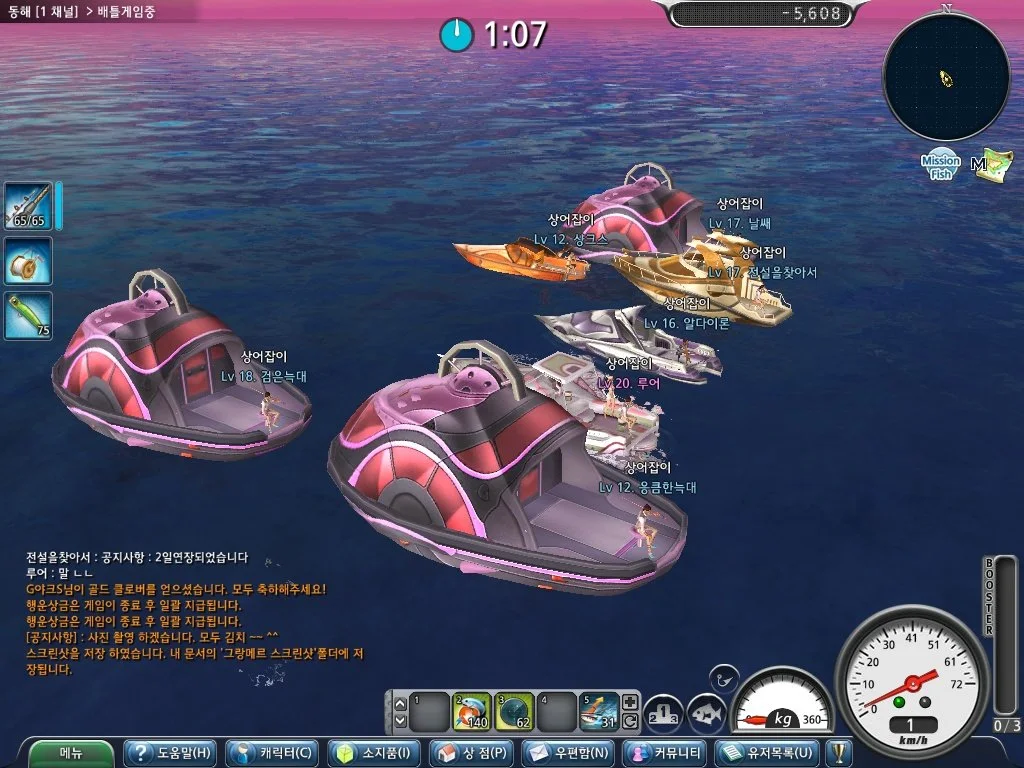Image resolution: width=1024 pixels, height=768 pixels.
Task: Select the fishing rod equipment slot
Action: (x=28, y=205)
